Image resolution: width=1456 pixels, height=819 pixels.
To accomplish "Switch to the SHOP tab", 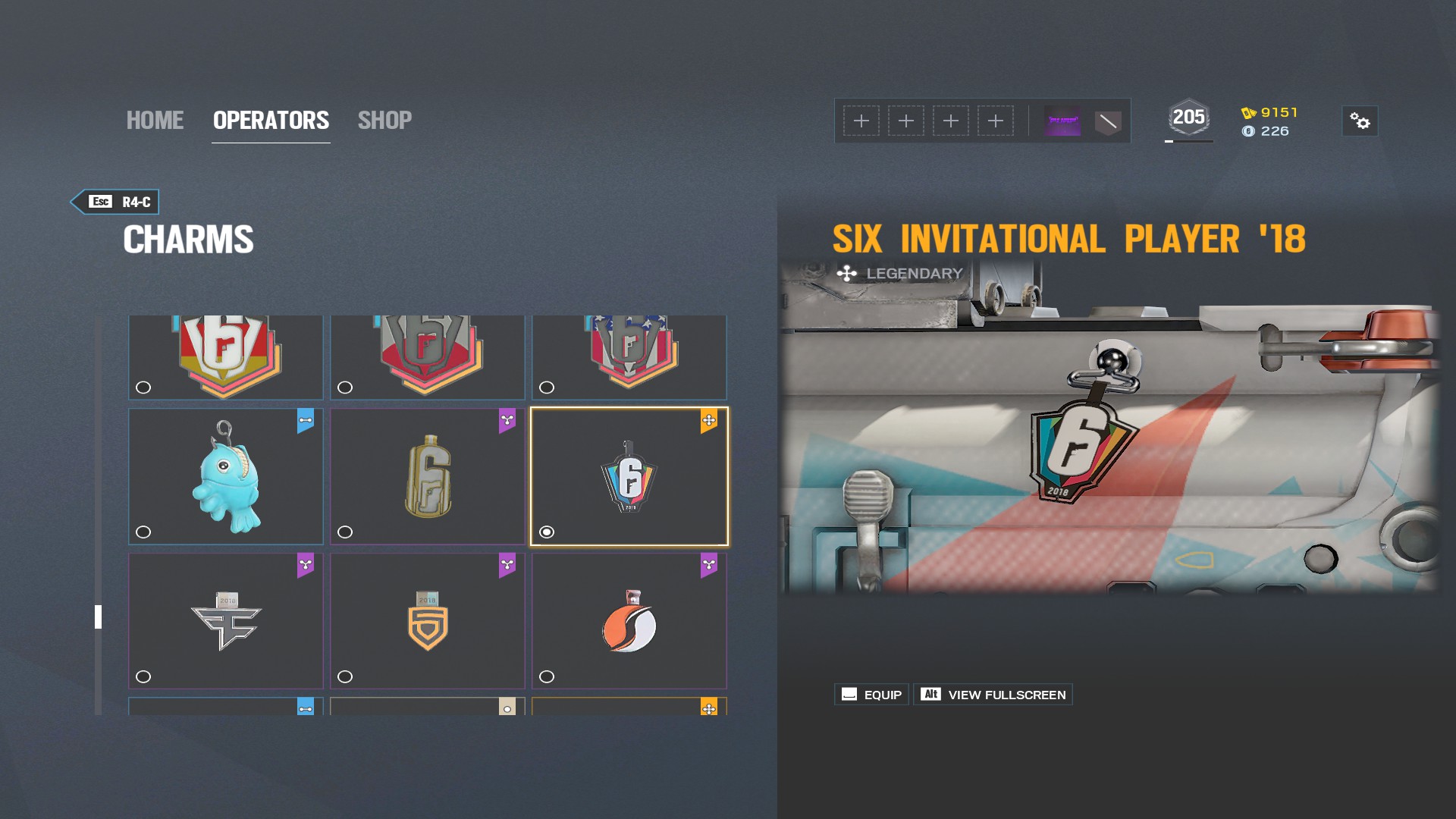I will click(384, 120).
